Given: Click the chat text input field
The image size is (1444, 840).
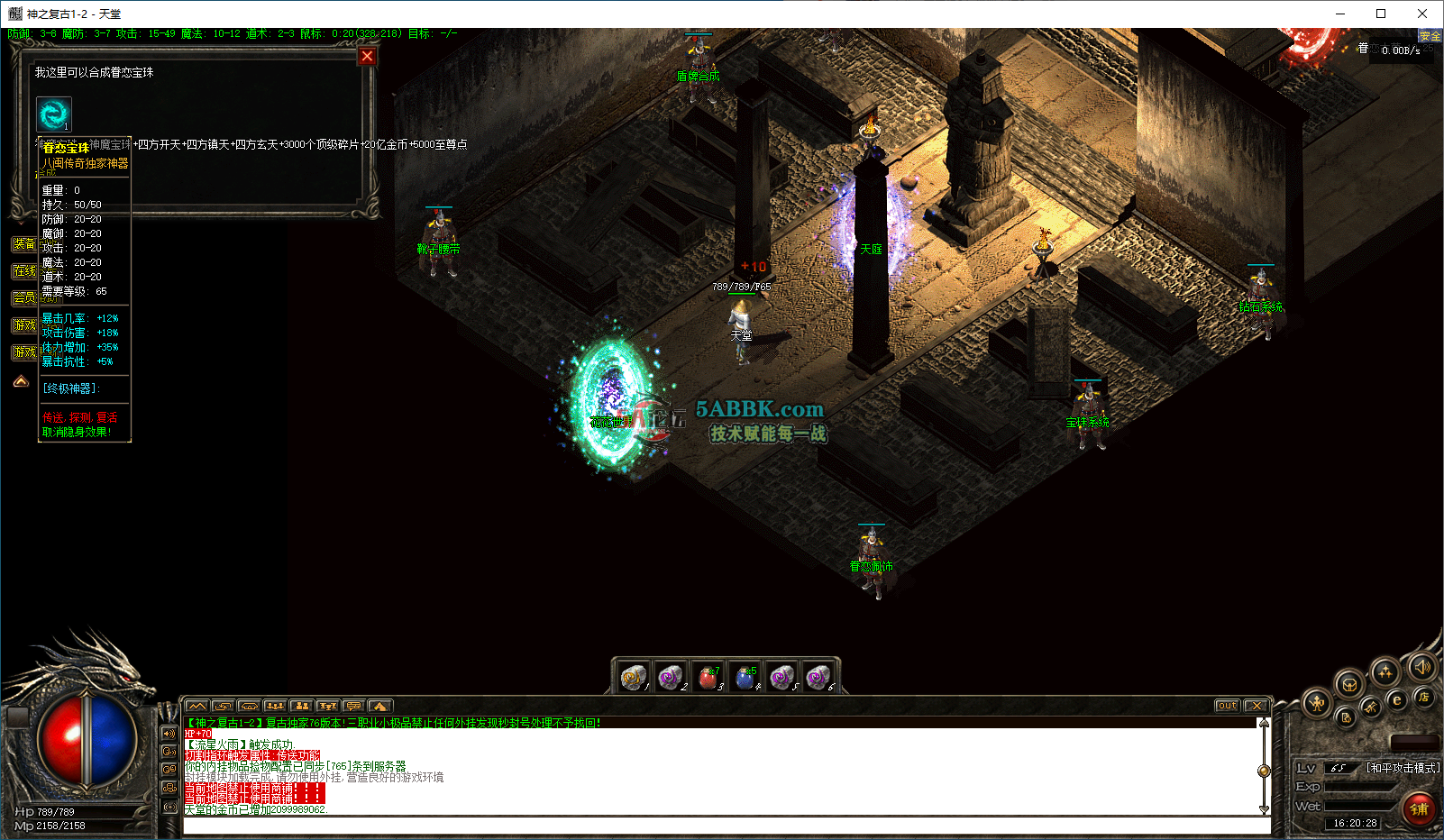Looking at the screenshot, I should [721, 825].
